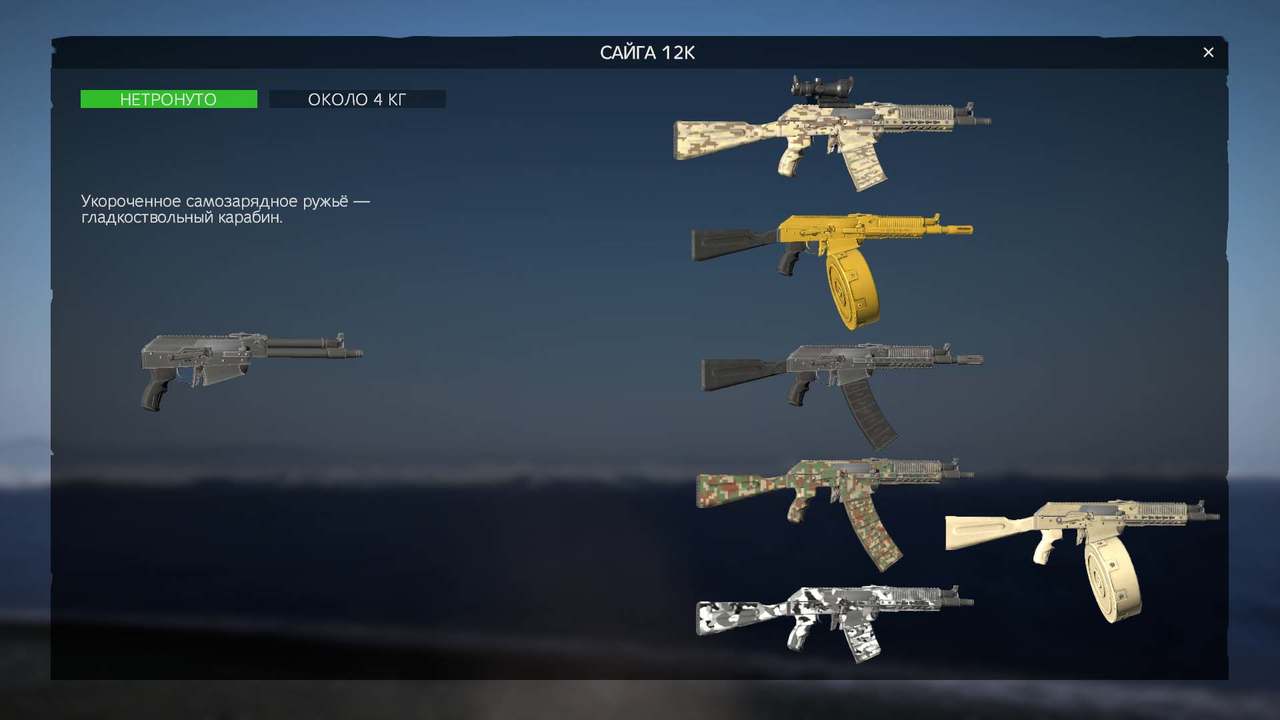The image size is (1280, 720).
Task: Select the desert digital camo Saiga with scope
Action: (x=820, y=130)
